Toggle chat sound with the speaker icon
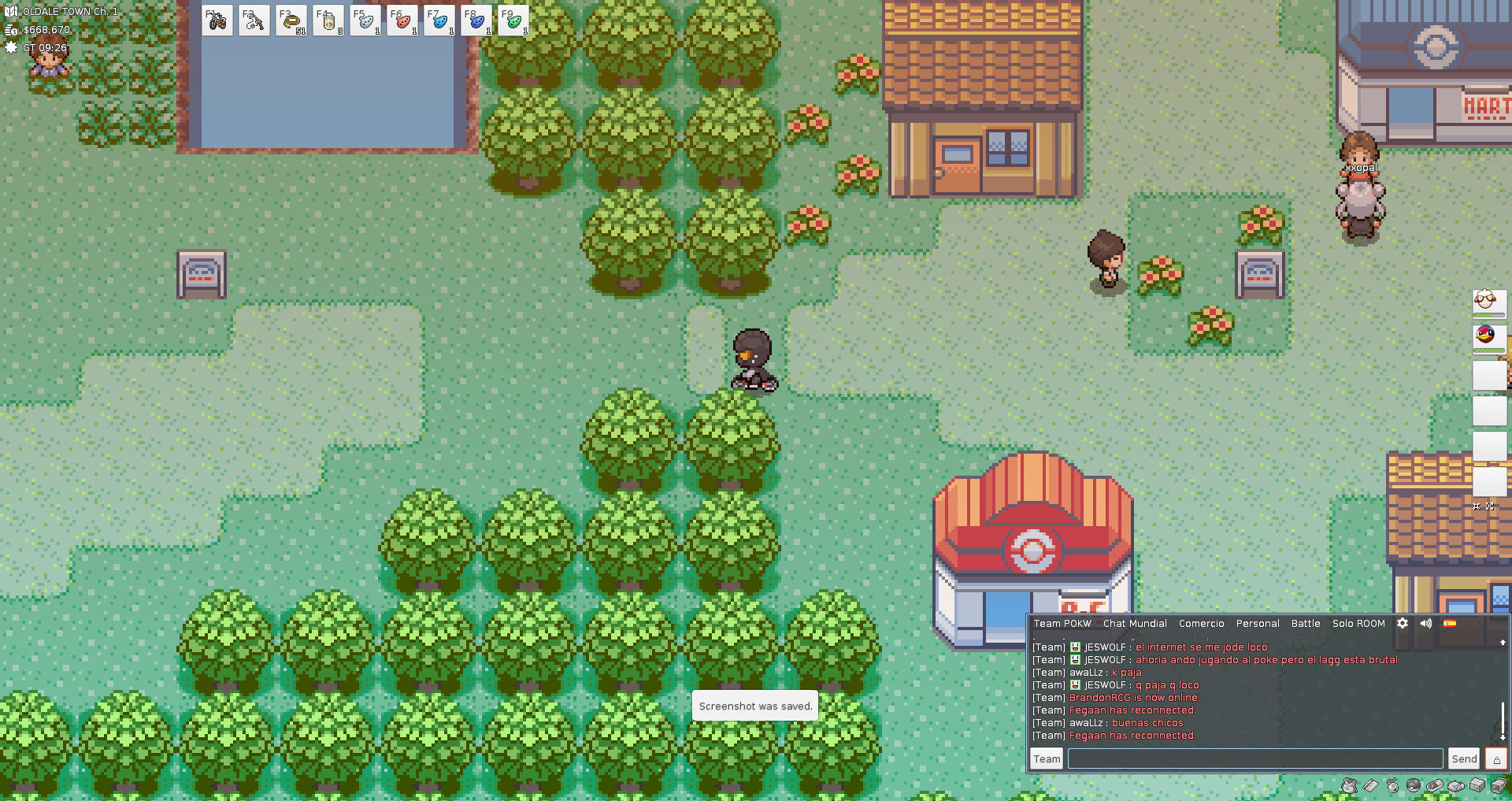 [1426, 623]
